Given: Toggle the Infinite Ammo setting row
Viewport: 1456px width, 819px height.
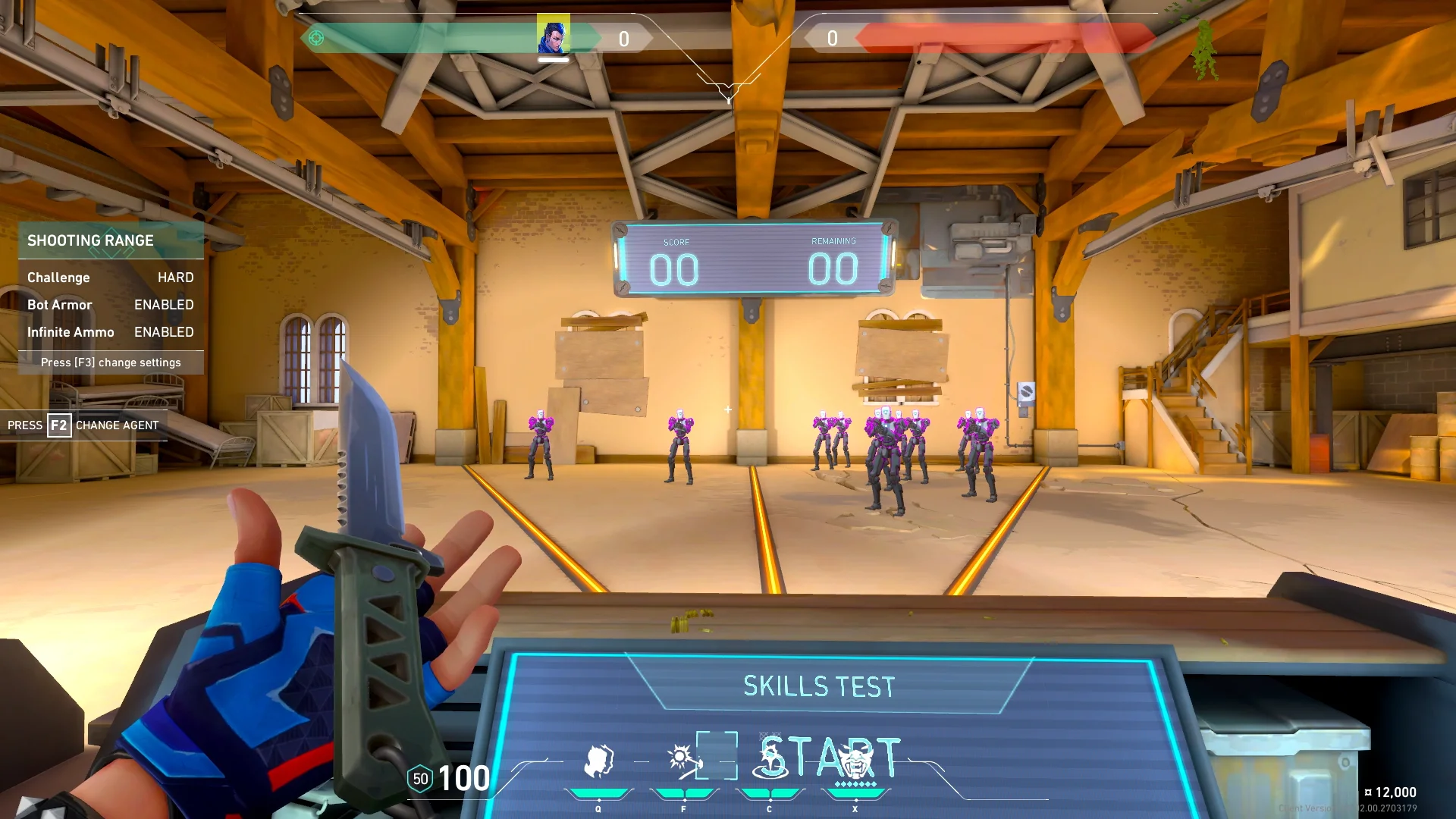Looking at the screenshot, I should (x=111, y=332).
